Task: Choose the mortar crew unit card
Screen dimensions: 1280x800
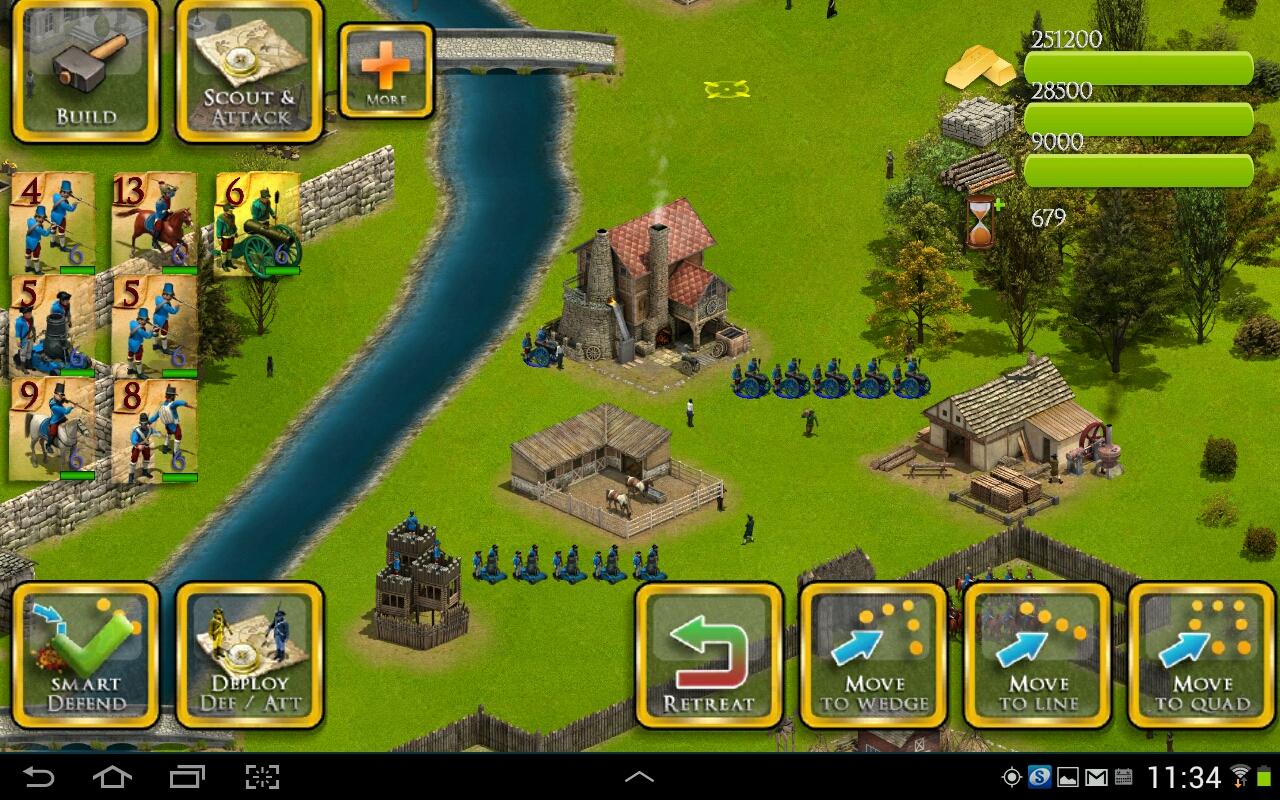Action: (52, 326)
